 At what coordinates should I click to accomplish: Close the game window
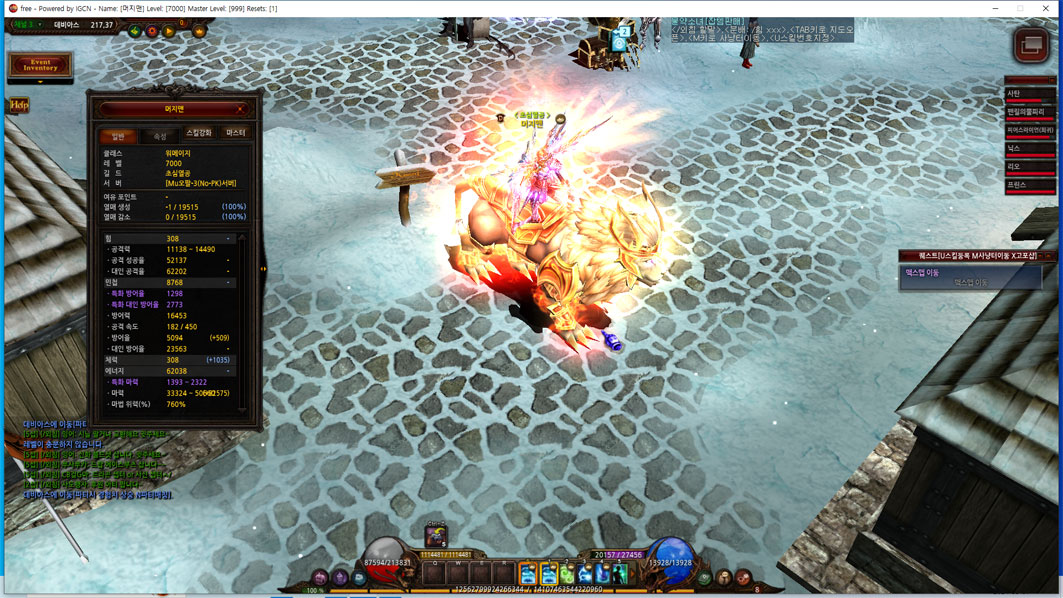click(1045, 8)
